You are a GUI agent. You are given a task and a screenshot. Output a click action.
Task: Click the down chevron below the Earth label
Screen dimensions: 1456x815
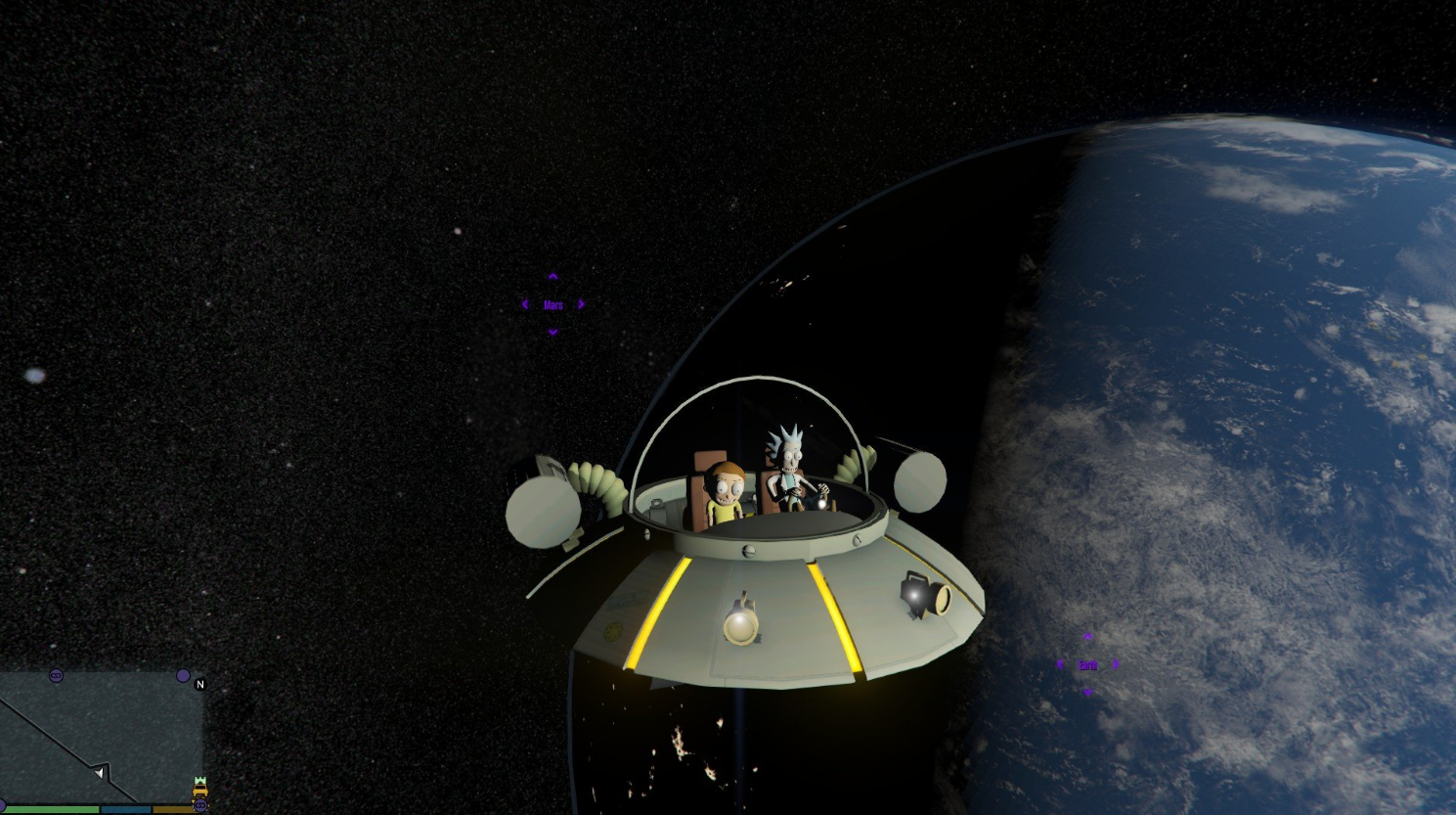[x=1087, y=693]
